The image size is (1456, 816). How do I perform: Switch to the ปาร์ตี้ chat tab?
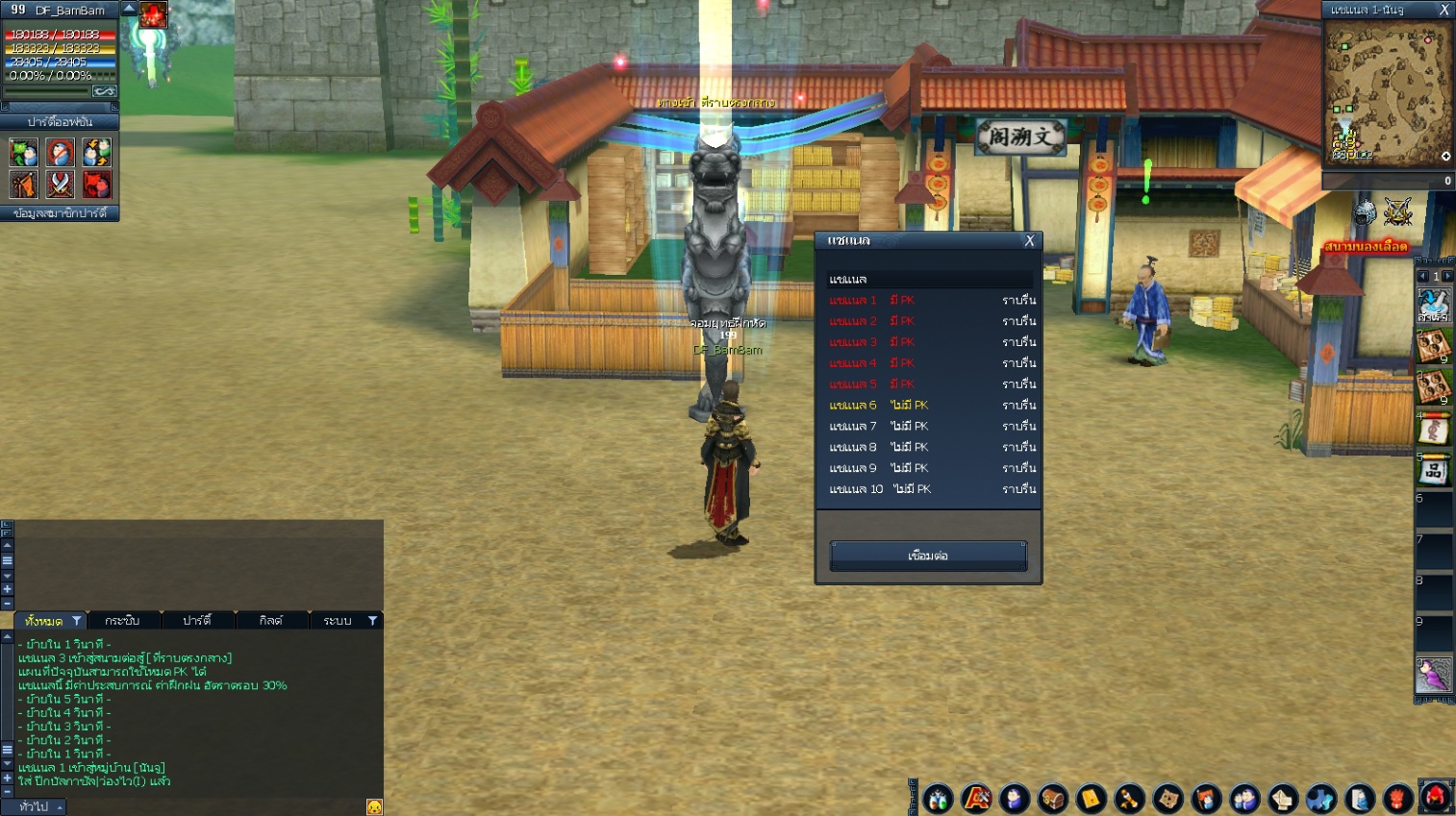click(x=197, y=621)
